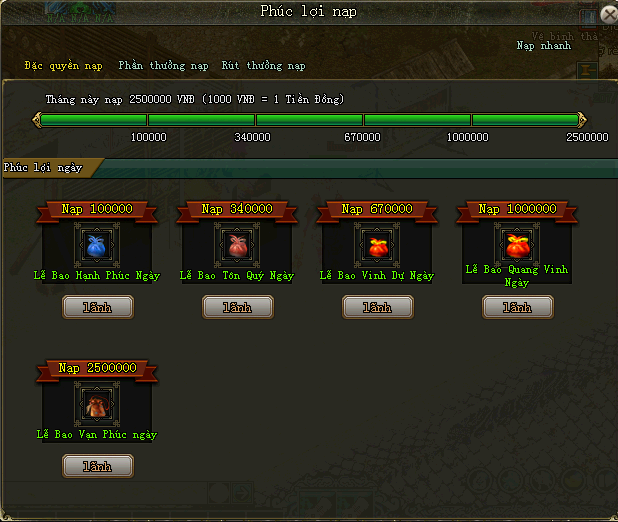The width and height of the screenshot is (618, 522).
Task: Select the Lễ Bao Quang Vinh Ngày bag icon
Action: (x=517, y=243)
